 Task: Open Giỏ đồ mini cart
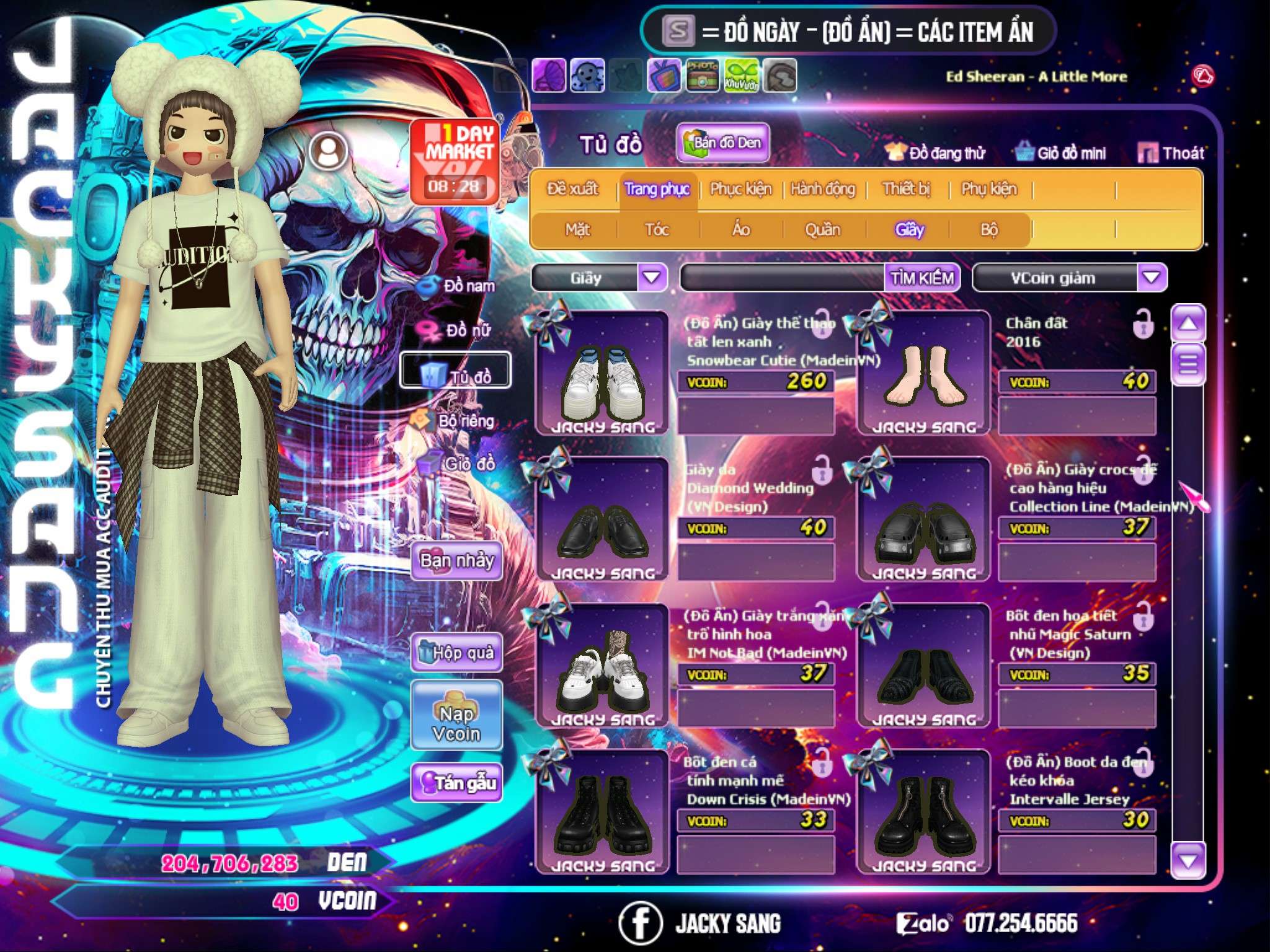coord(1062,153)
